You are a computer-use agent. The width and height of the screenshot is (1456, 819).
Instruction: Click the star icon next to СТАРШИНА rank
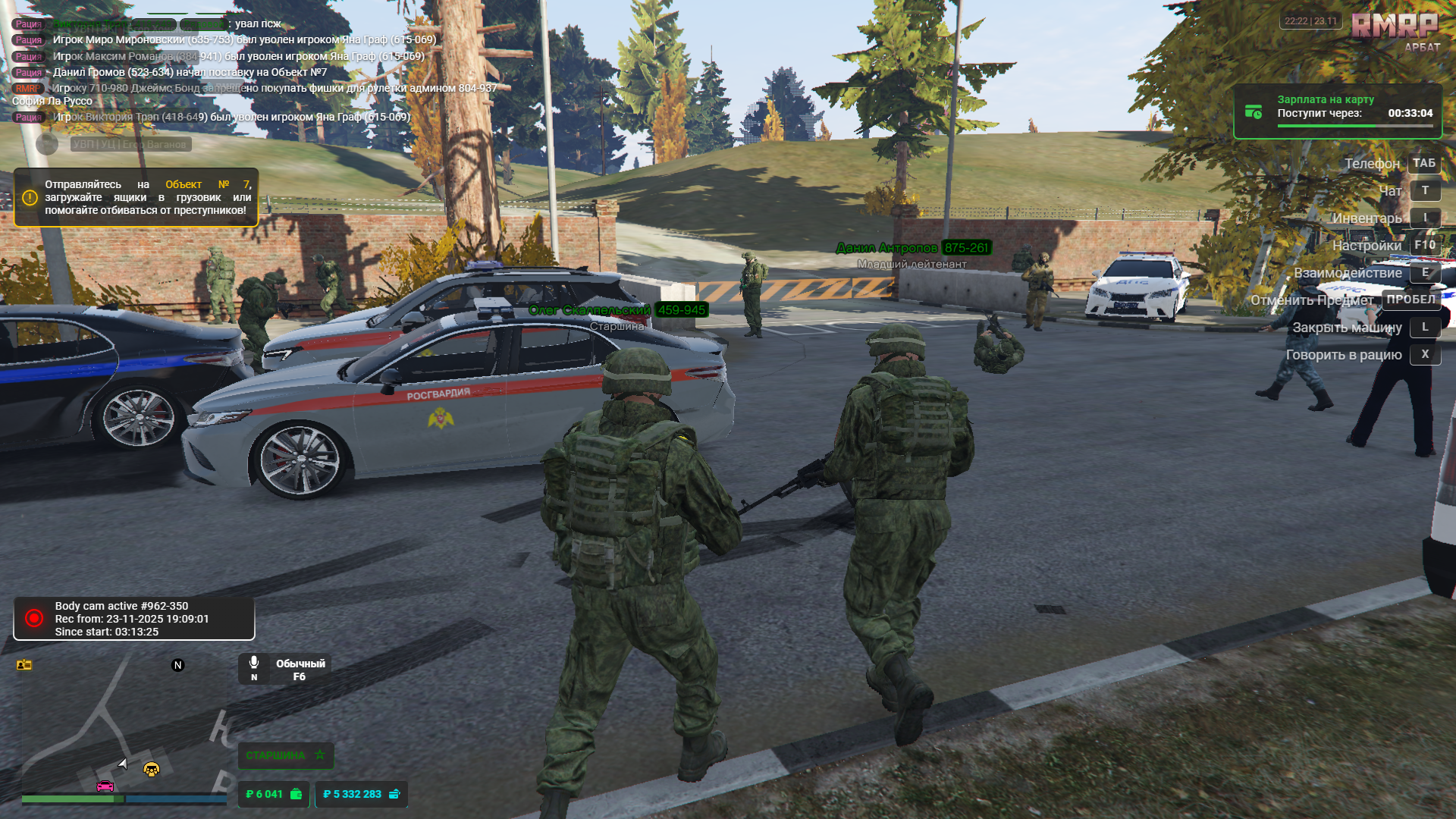pos(320,755)
